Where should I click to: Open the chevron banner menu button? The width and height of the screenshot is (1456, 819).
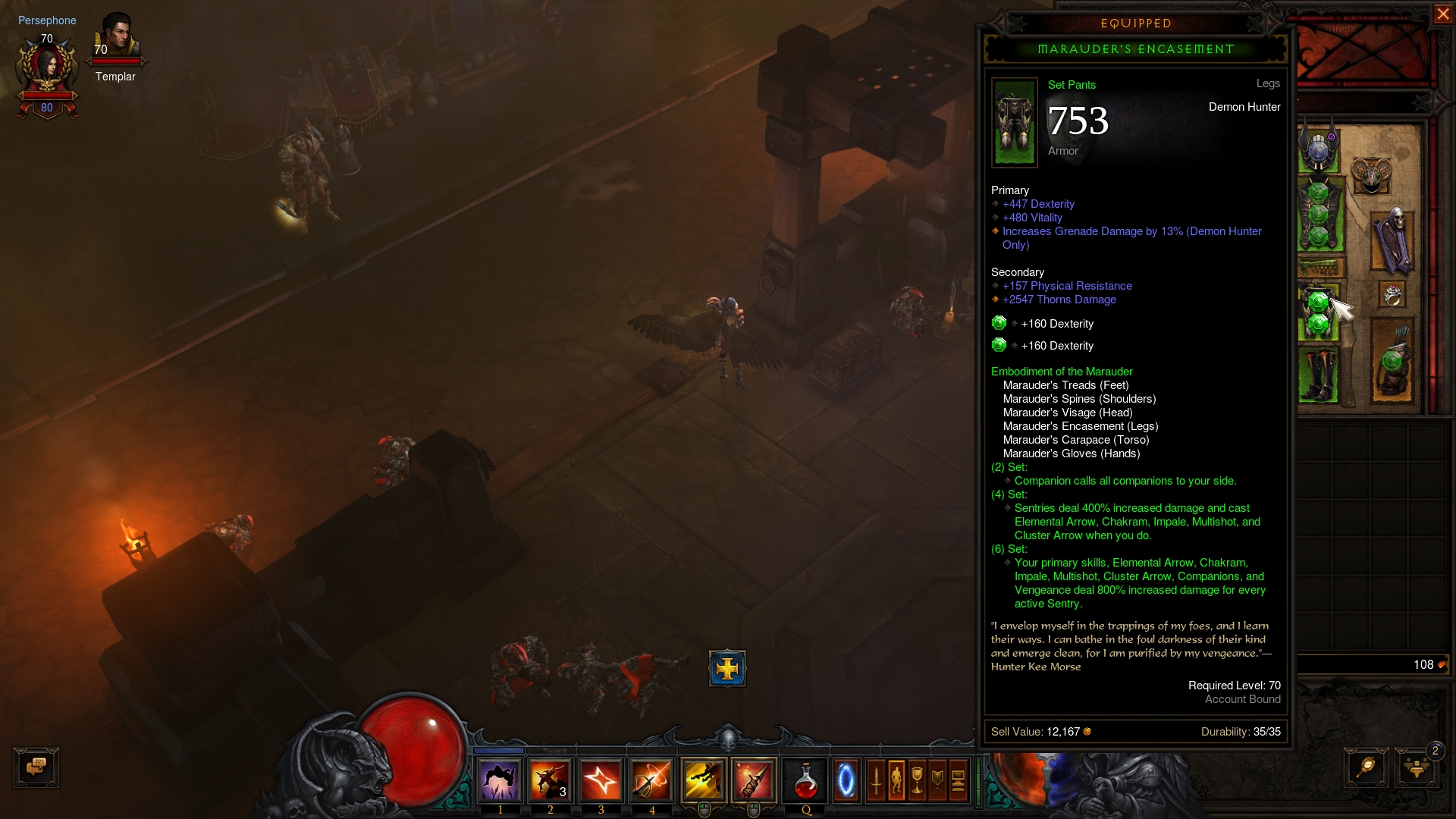[937, 780]
